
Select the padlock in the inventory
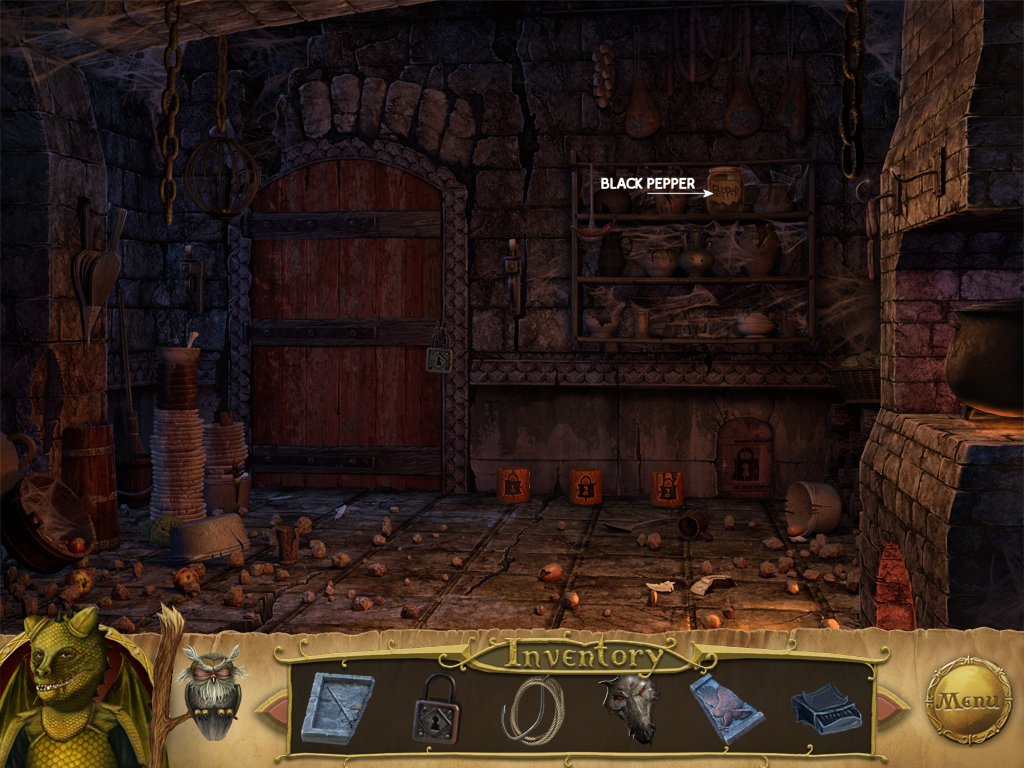[x=436, y=707]
